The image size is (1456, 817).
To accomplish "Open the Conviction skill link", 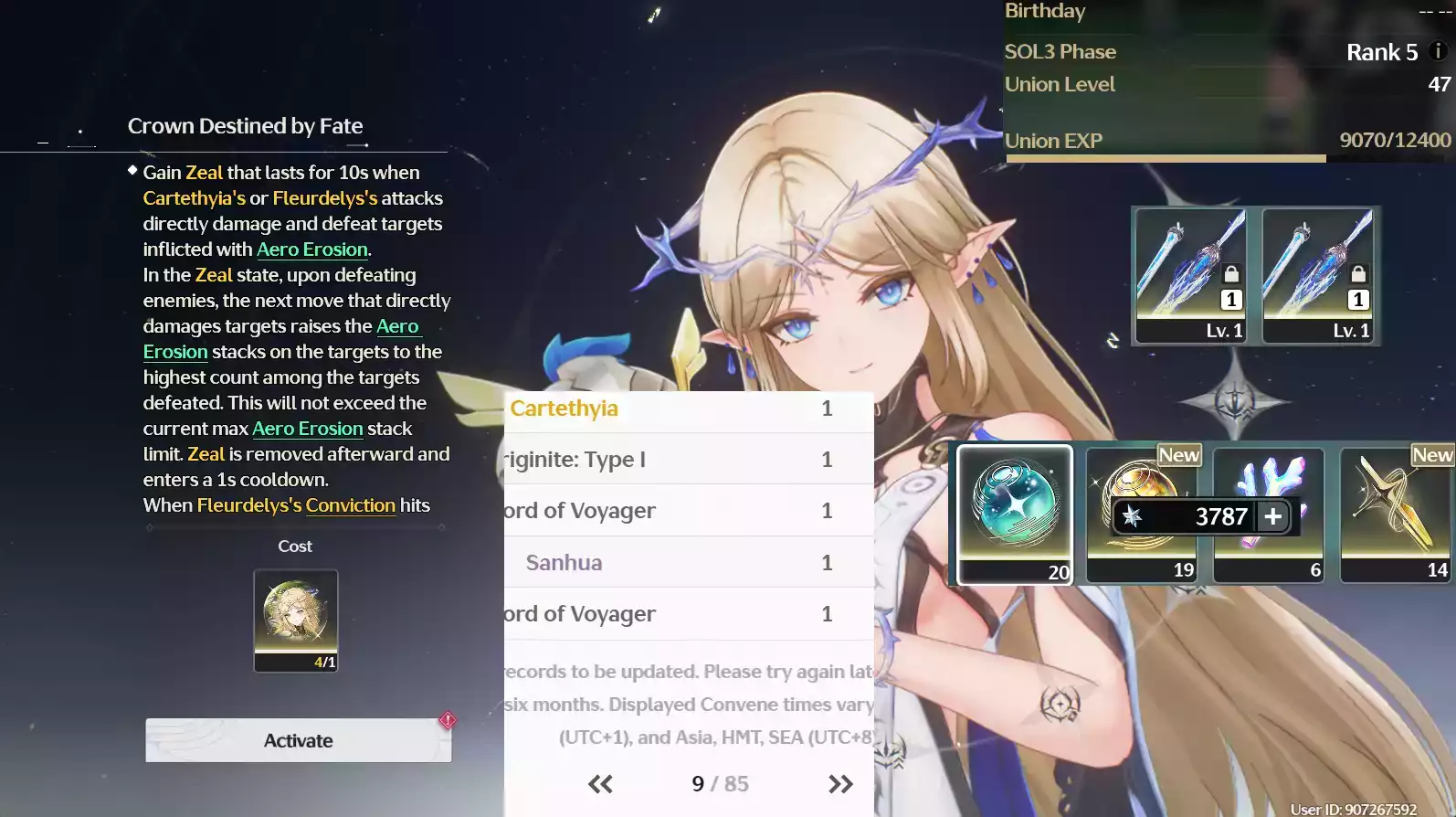I will [x=350, y=505].
